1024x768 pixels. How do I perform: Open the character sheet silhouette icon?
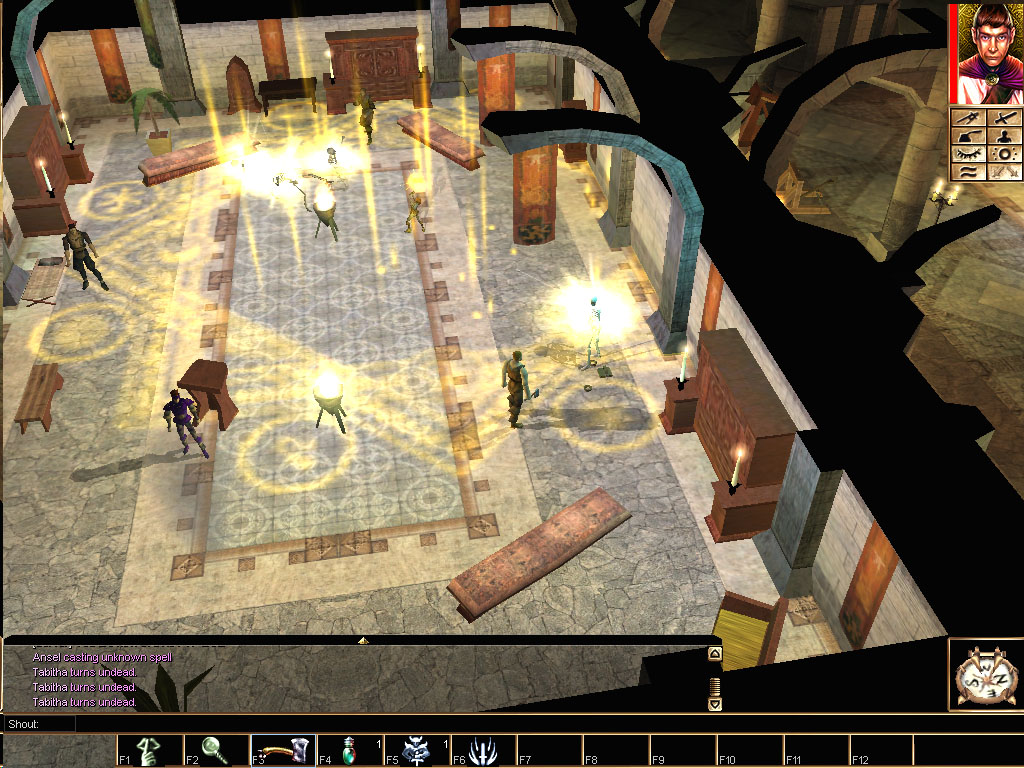[1003, 137]
